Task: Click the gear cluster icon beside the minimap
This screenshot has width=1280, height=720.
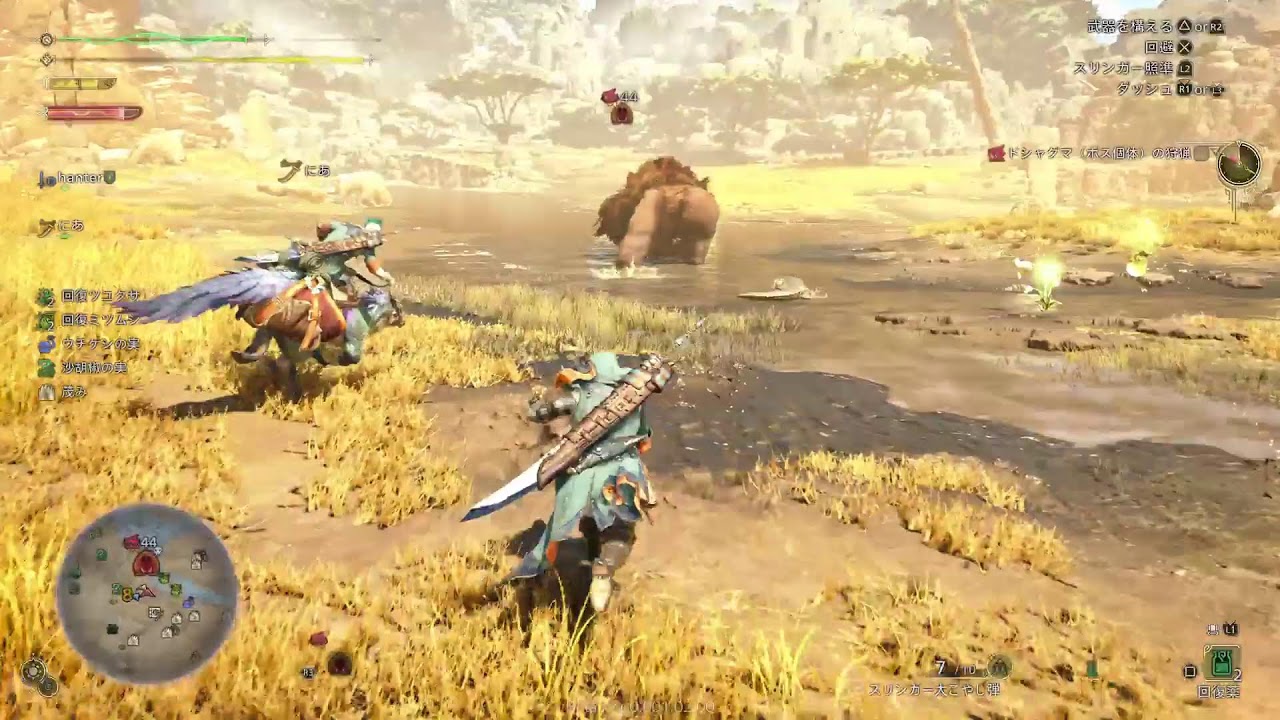Action: pyautogui.click(x=38, y=676)
